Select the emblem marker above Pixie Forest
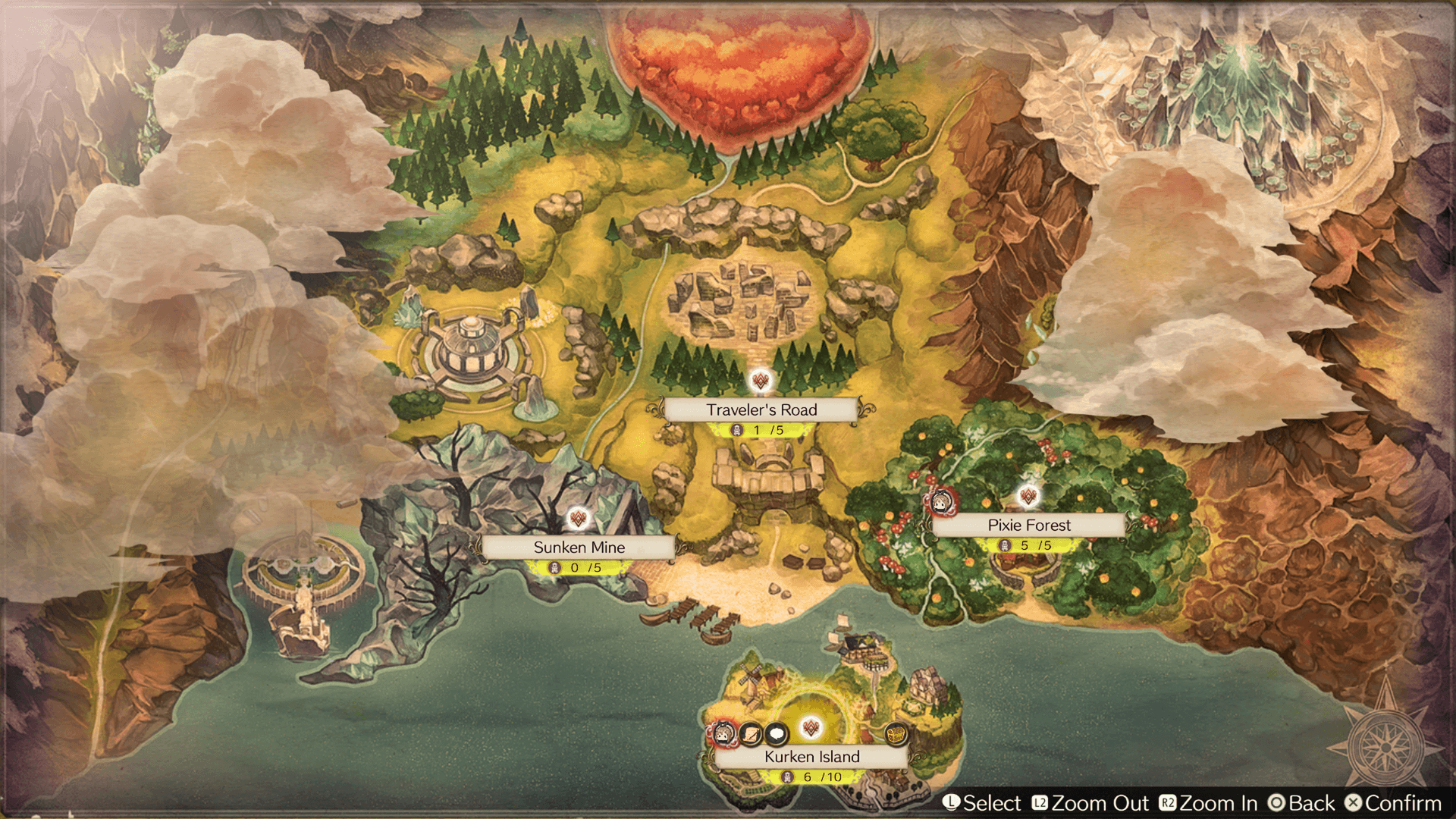This screenshot has height=819, width=1456. [x=1028, y=497]
